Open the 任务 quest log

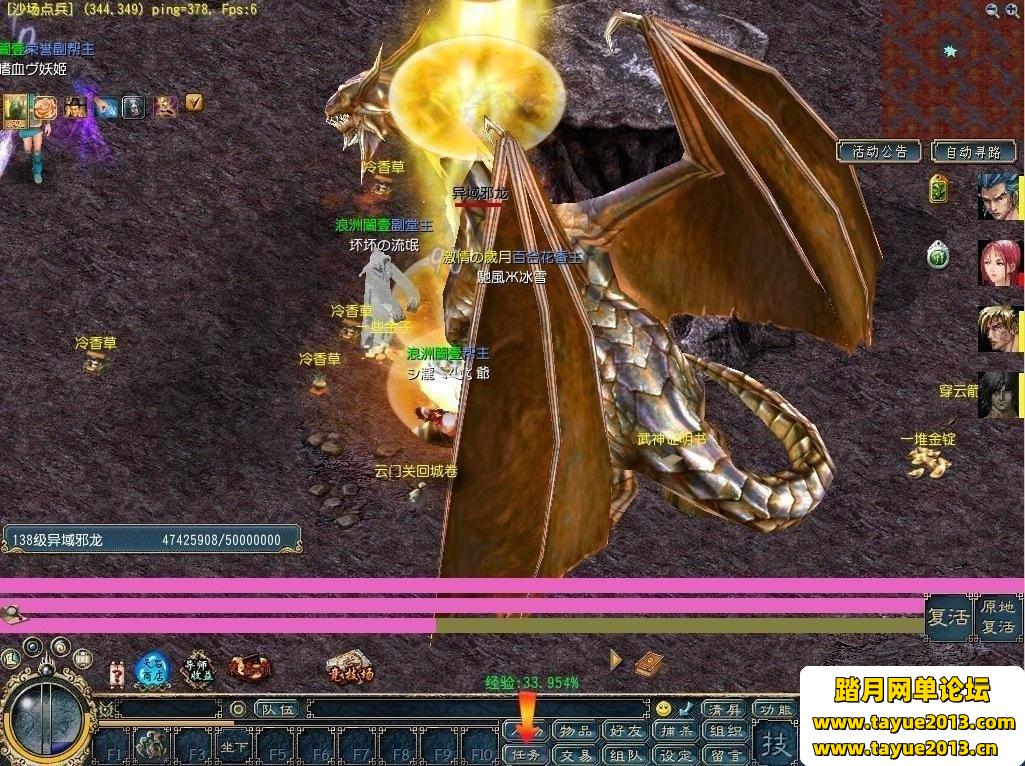[524, 755]
